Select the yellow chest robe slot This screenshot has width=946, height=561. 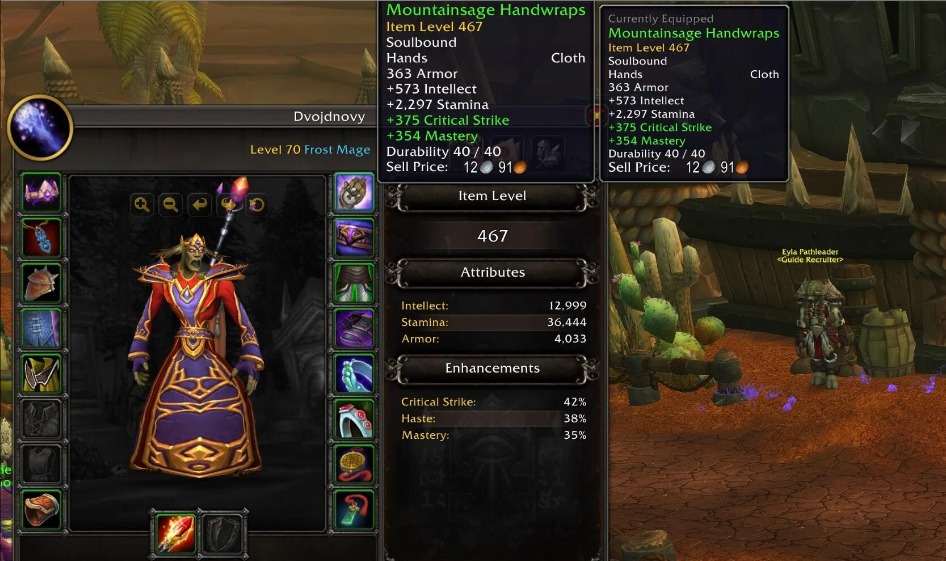click(x=41, y=374)
